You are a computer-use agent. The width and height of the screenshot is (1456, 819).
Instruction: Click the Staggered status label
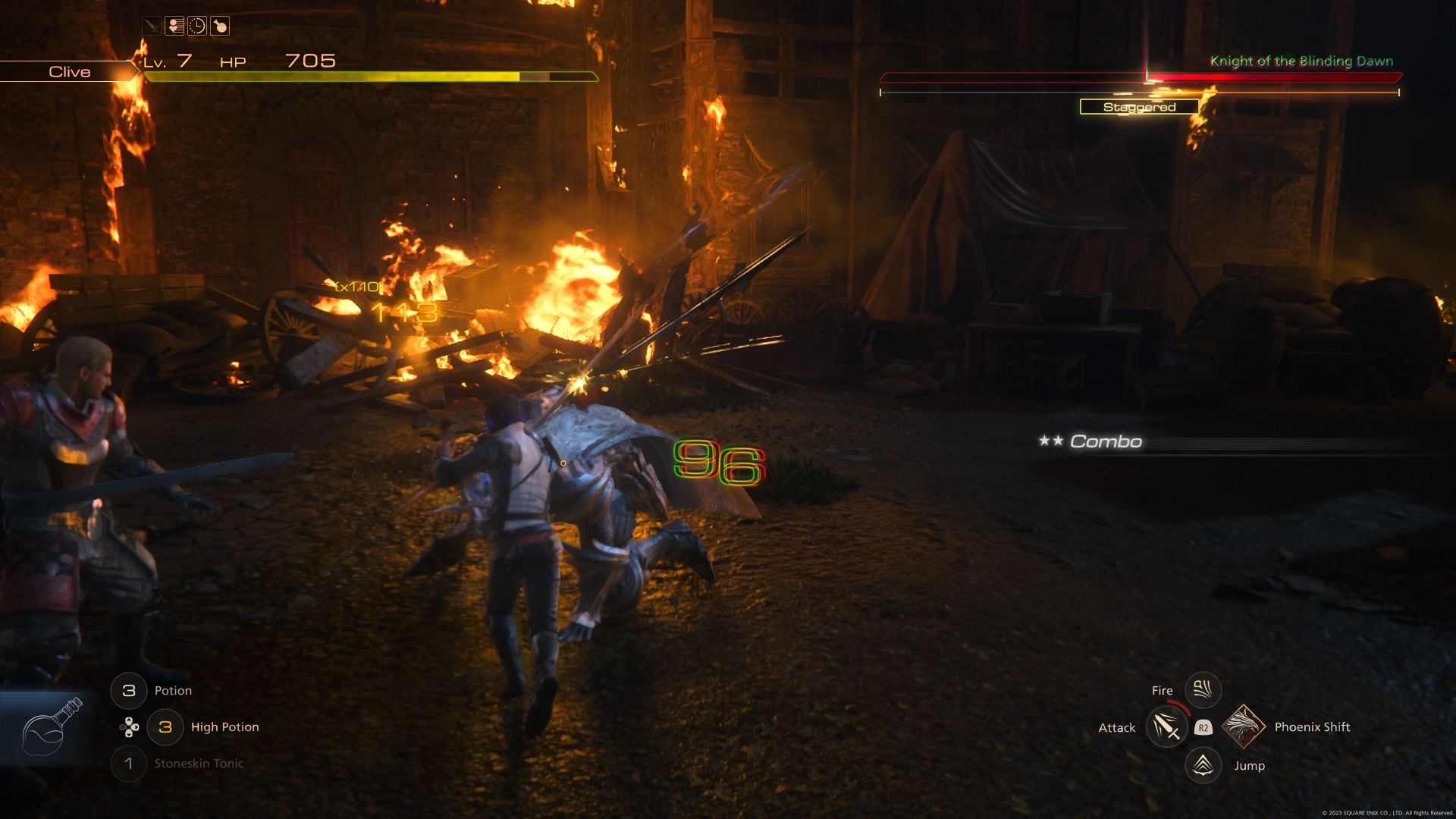pos(1140,107)
